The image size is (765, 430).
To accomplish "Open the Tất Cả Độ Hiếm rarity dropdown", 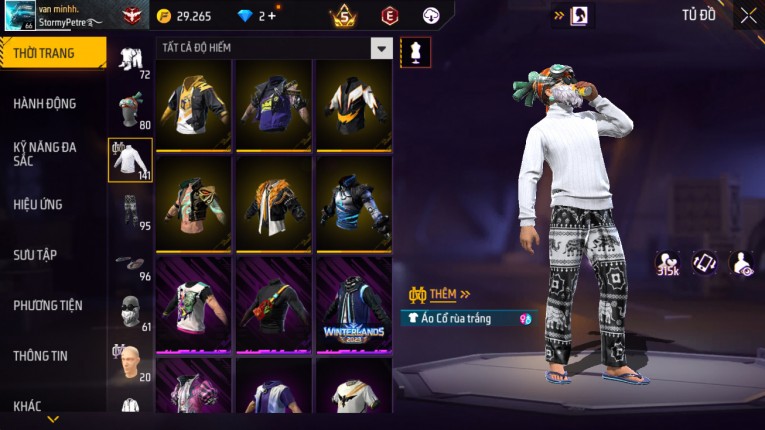I will pyautogui.click(x=381, y=48).
